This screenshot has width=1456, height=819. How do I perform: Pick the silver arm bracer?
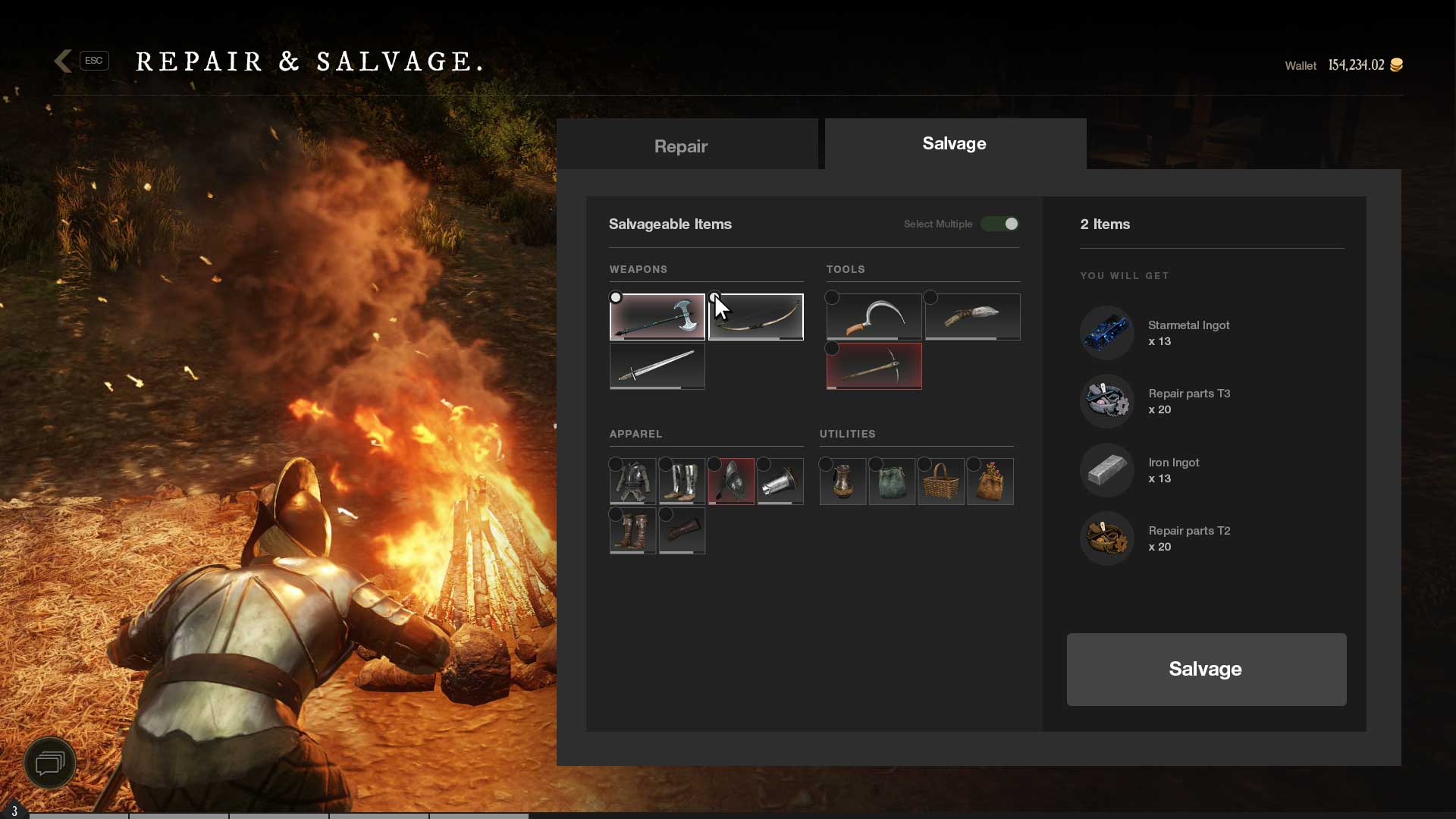click(x=780, y=482)
